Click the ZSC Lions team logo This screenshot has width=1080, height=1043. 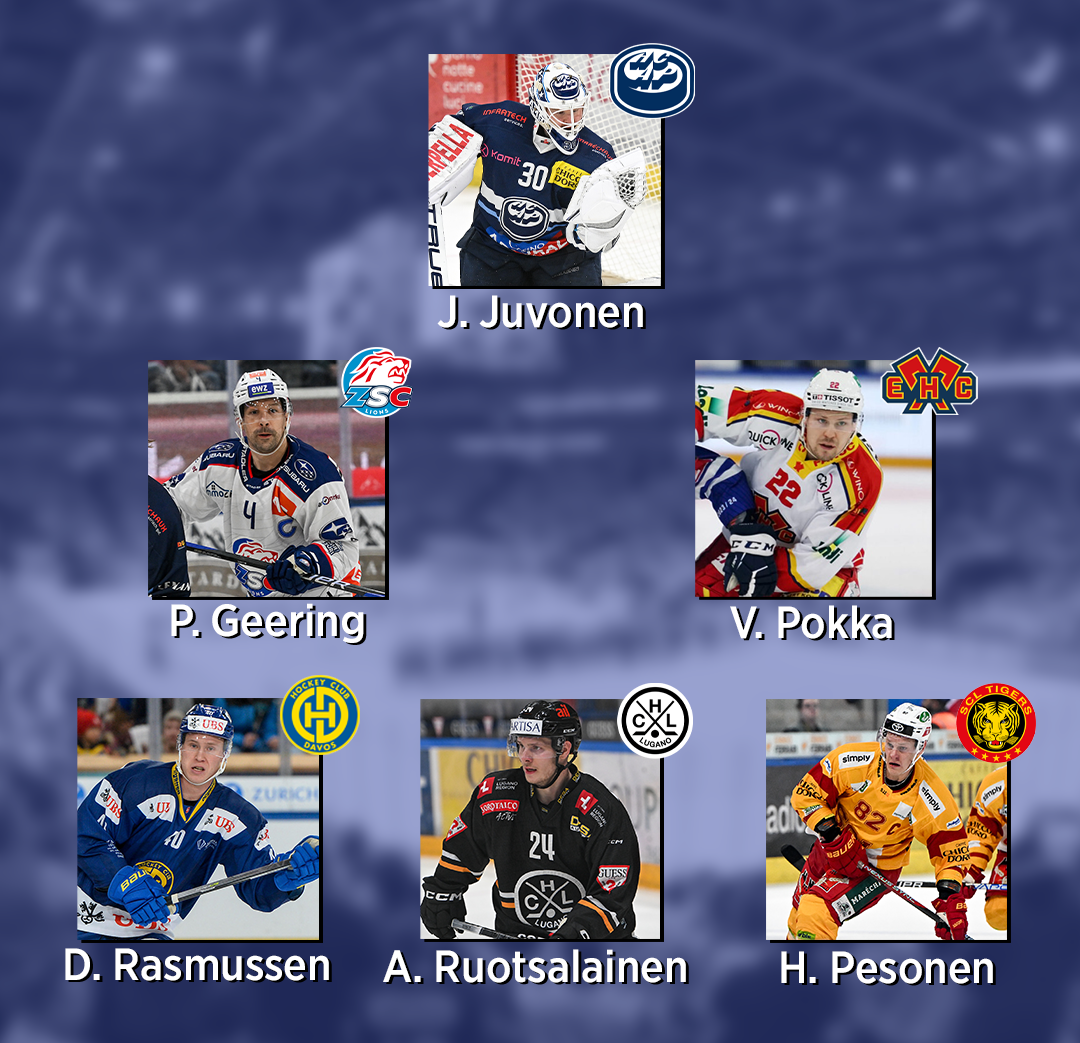[376, 382]
